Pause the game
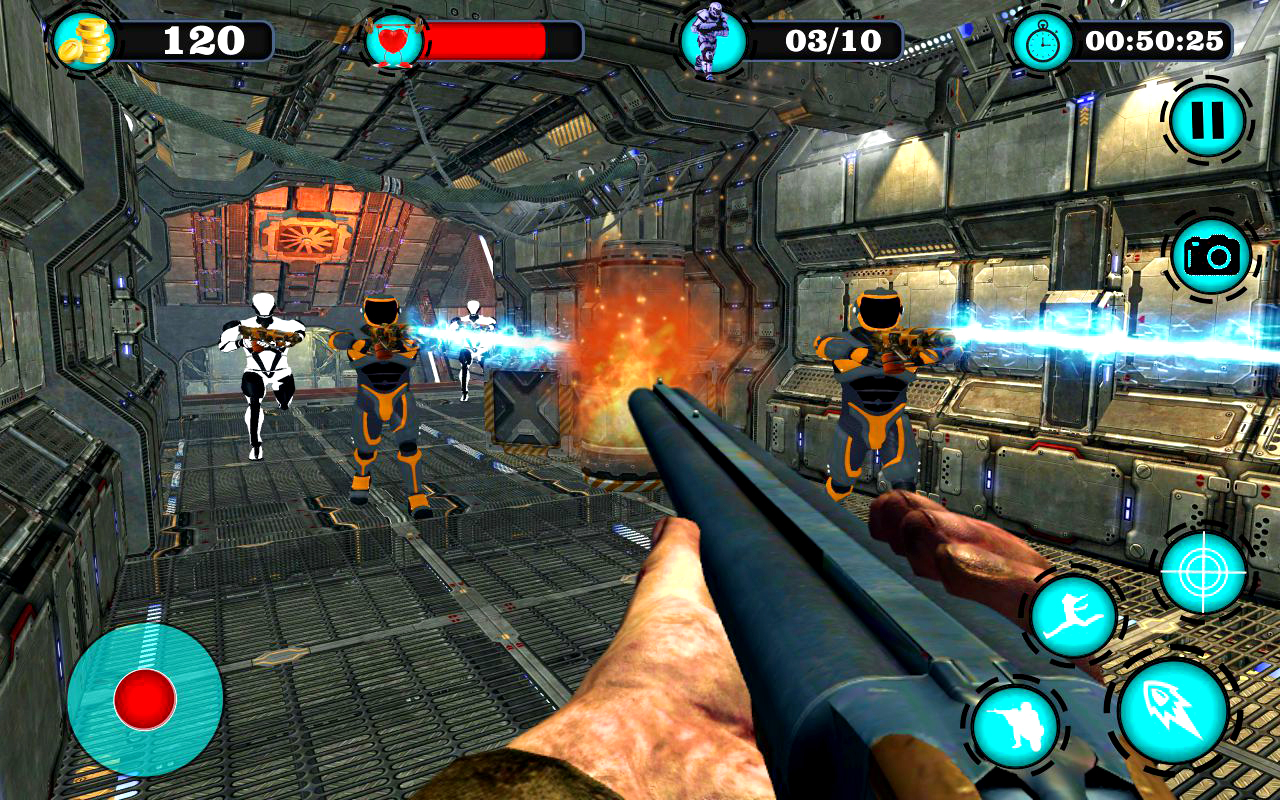 point(1208,121)
